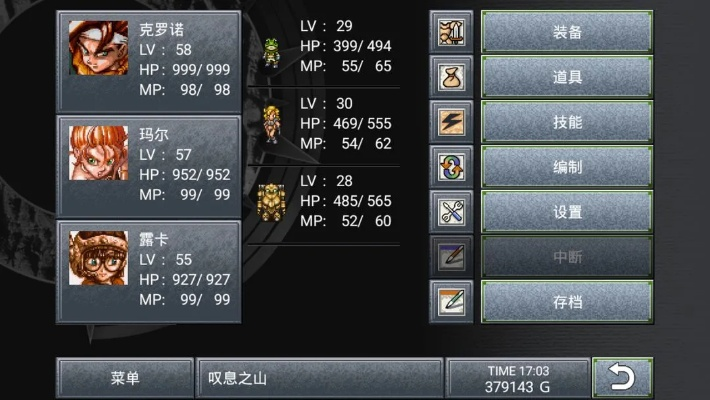Click the wrench and screwdriver settings icon

coord(451,212)
